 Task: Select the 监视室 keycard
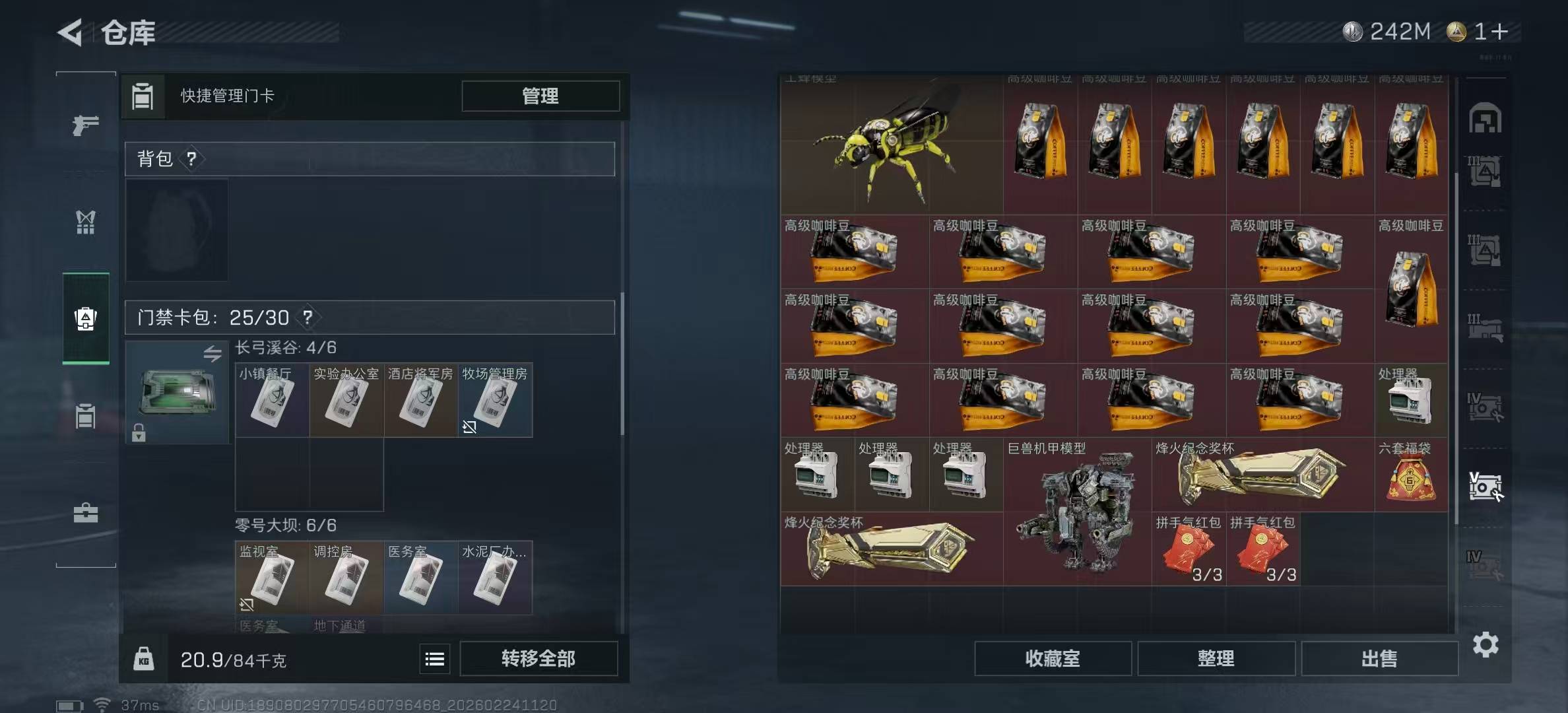[272, 578]
